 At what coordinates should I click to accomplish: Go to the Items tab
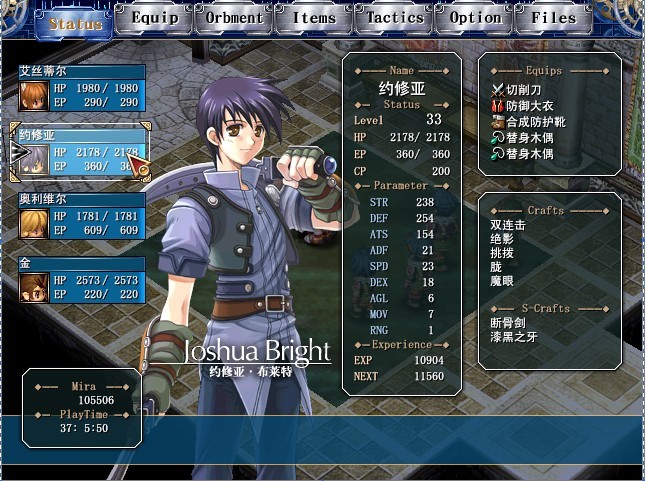(x=314, y=18)
